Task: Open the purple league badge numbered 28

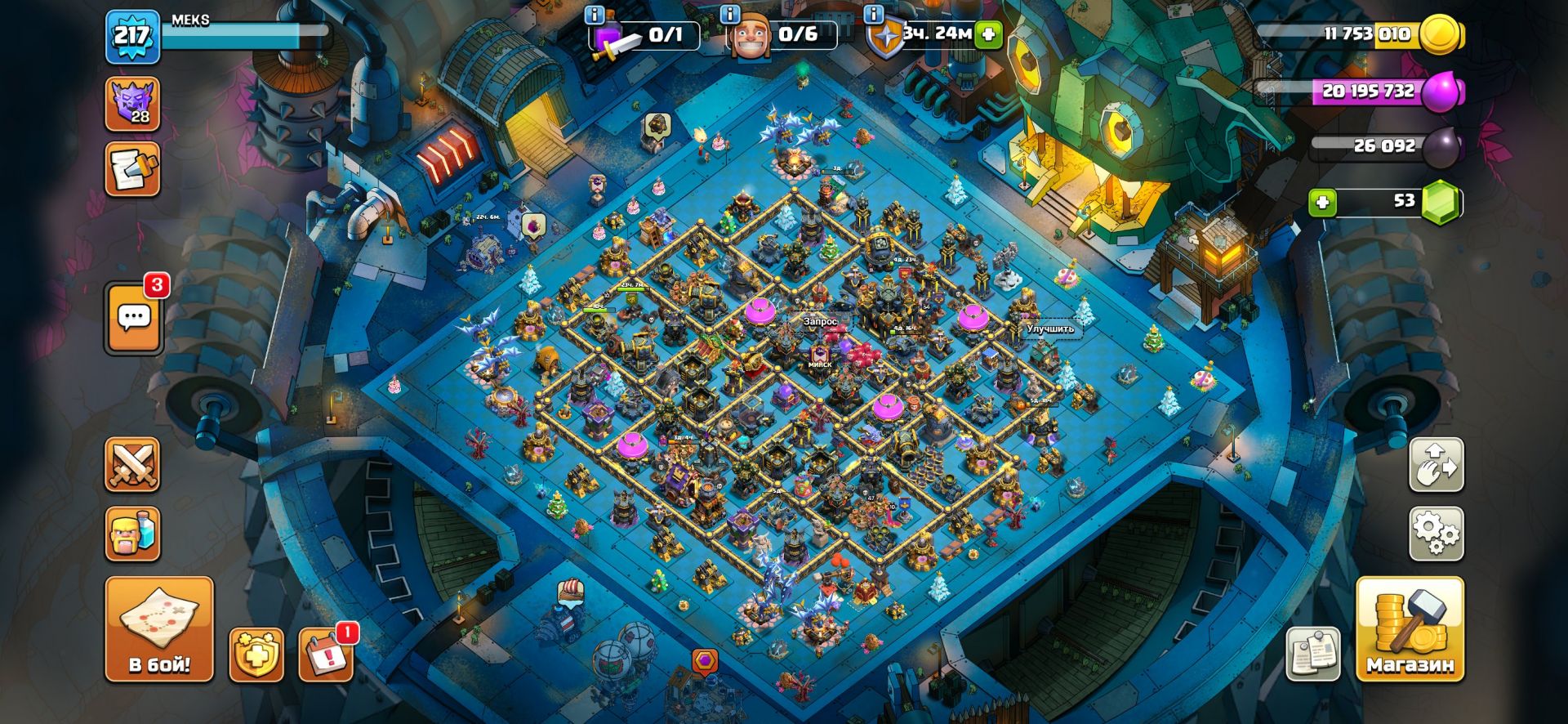Action: tap(132, 104)
